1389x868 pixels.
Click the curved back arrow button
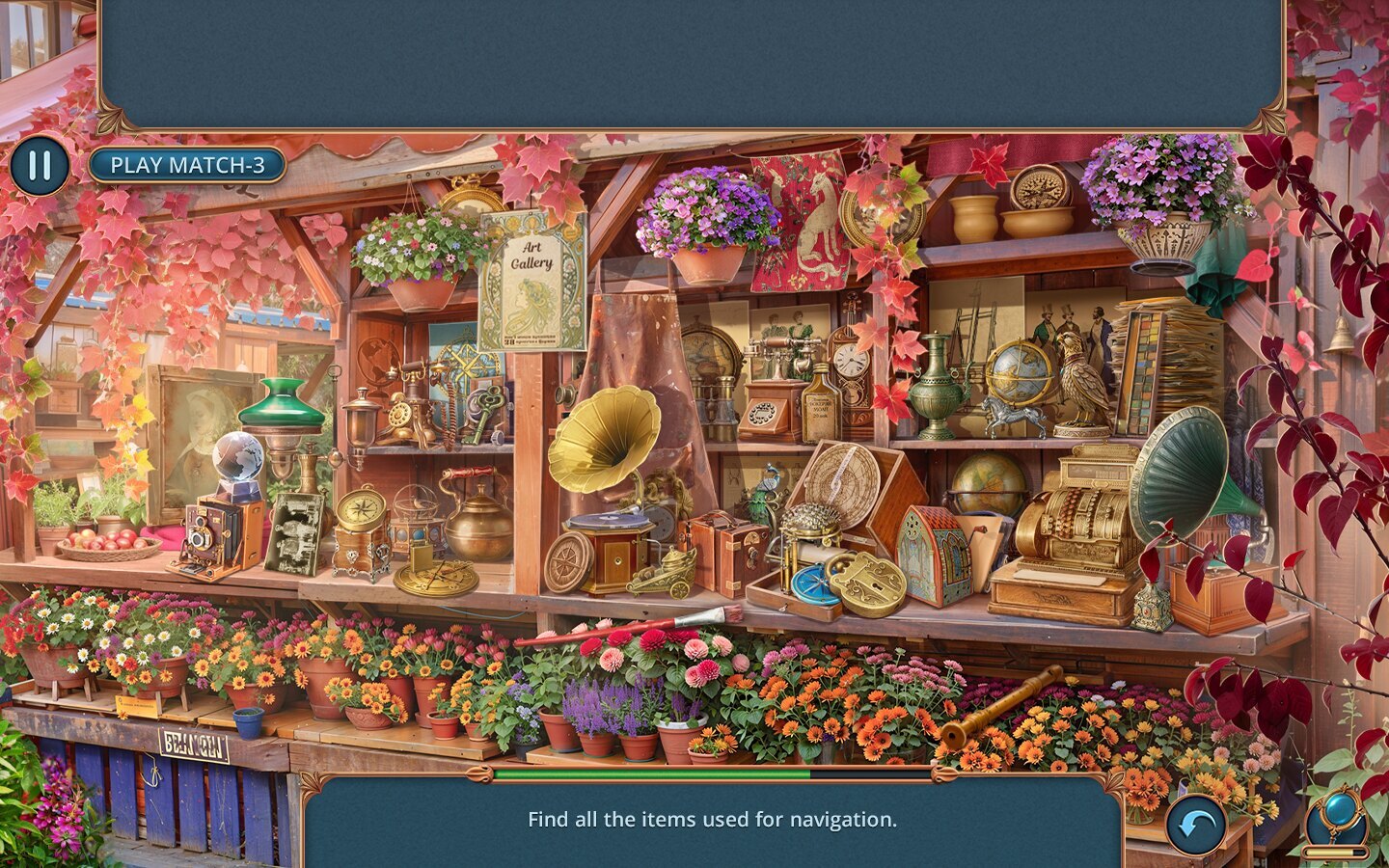coord(1196,825)
